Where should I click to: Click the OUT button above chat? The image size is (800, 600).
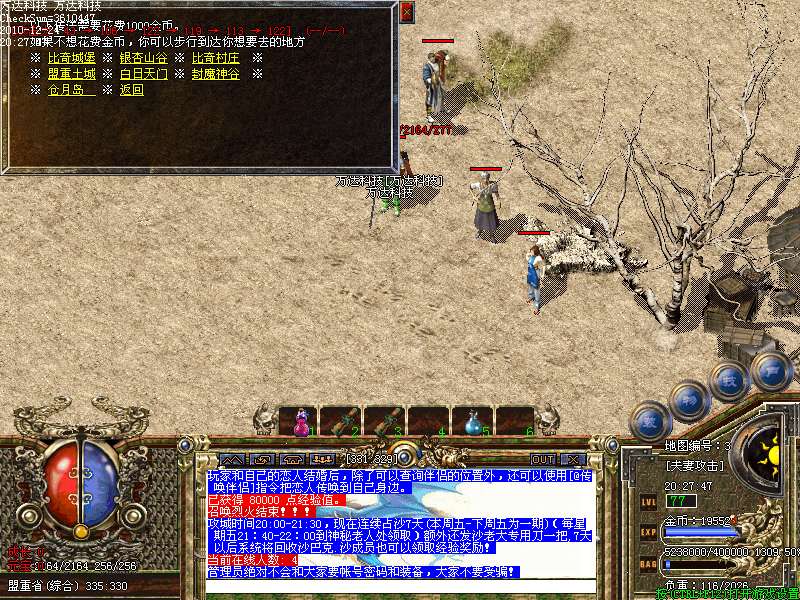(x=543, y=460)
